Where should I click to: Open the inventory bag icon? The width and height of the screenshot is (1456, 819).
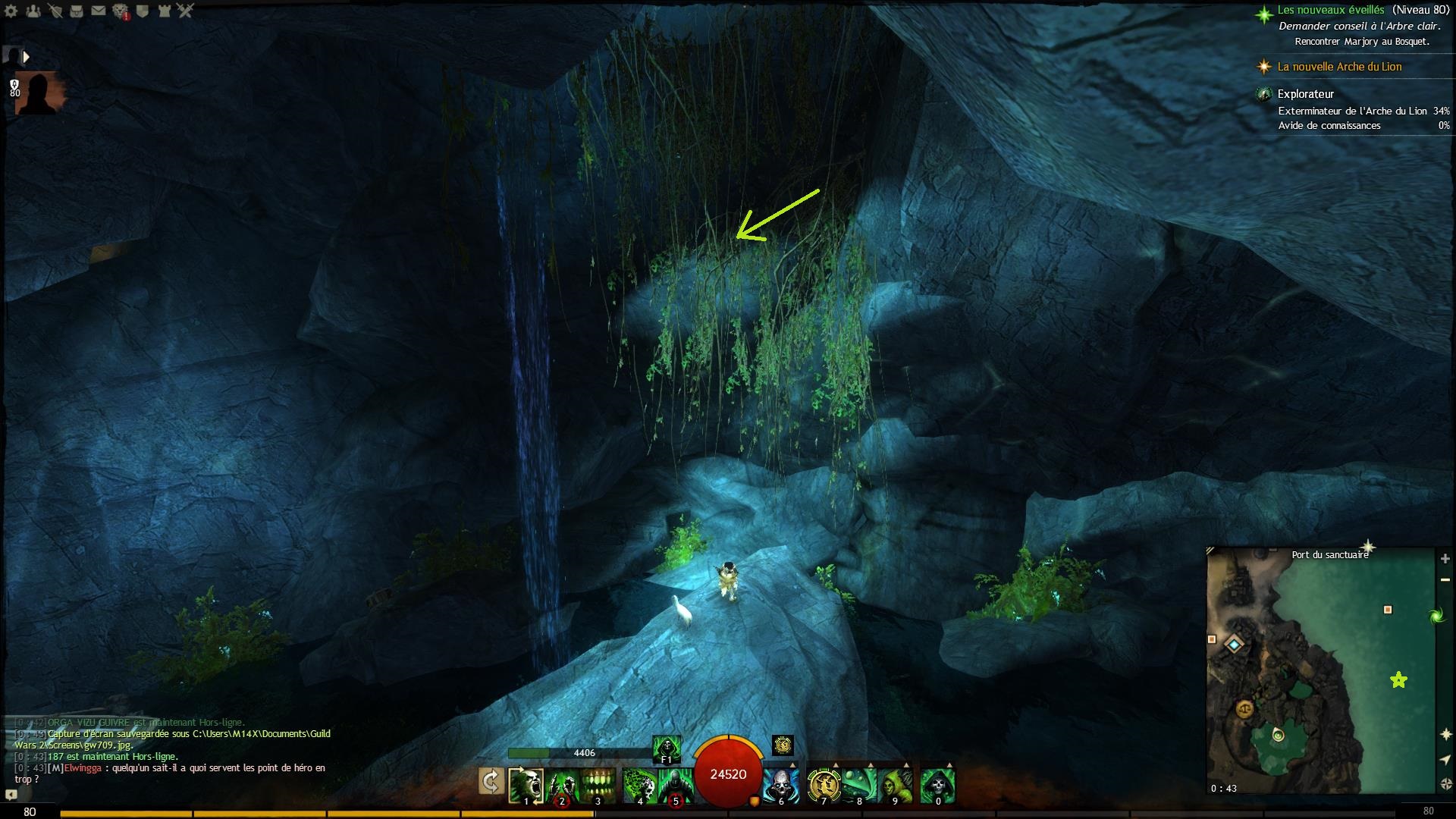[77, 11]
